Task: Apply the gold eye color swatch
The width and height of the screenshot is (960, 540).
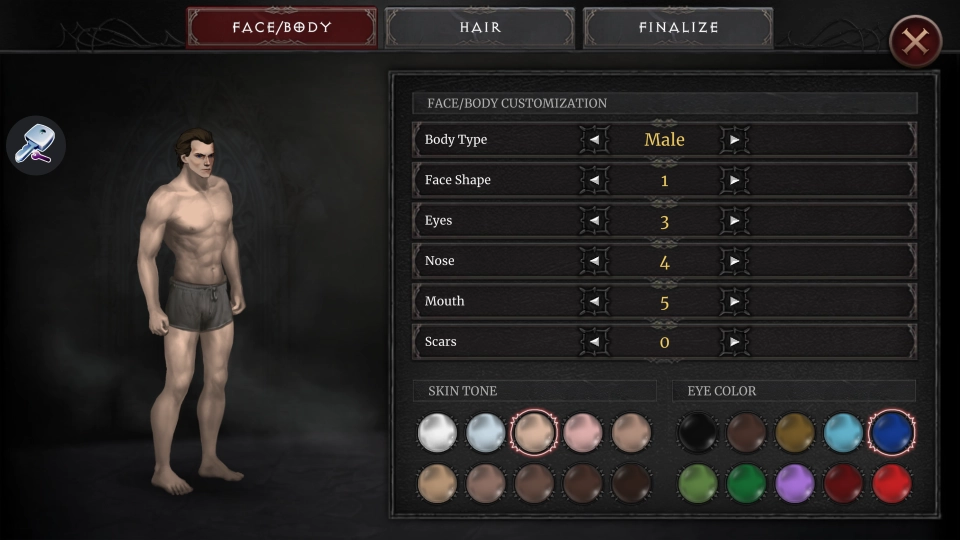Action: [795, 433]
